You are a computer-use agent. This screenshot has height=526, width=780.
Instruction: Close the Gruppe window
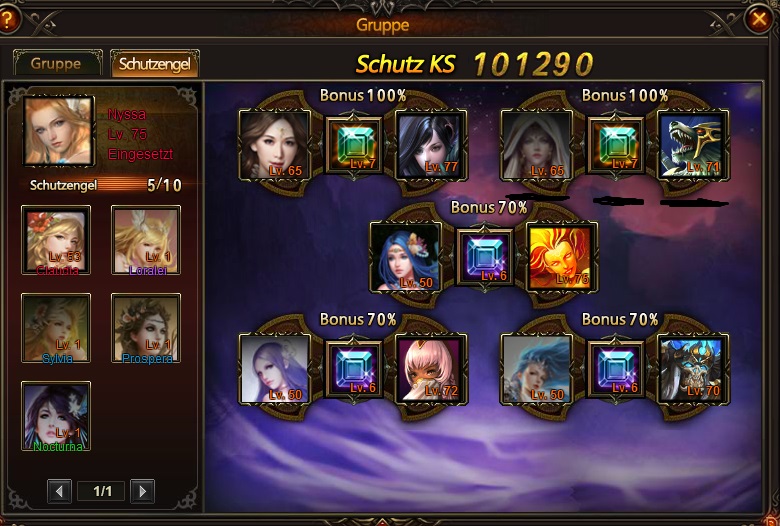click(760, 18)
